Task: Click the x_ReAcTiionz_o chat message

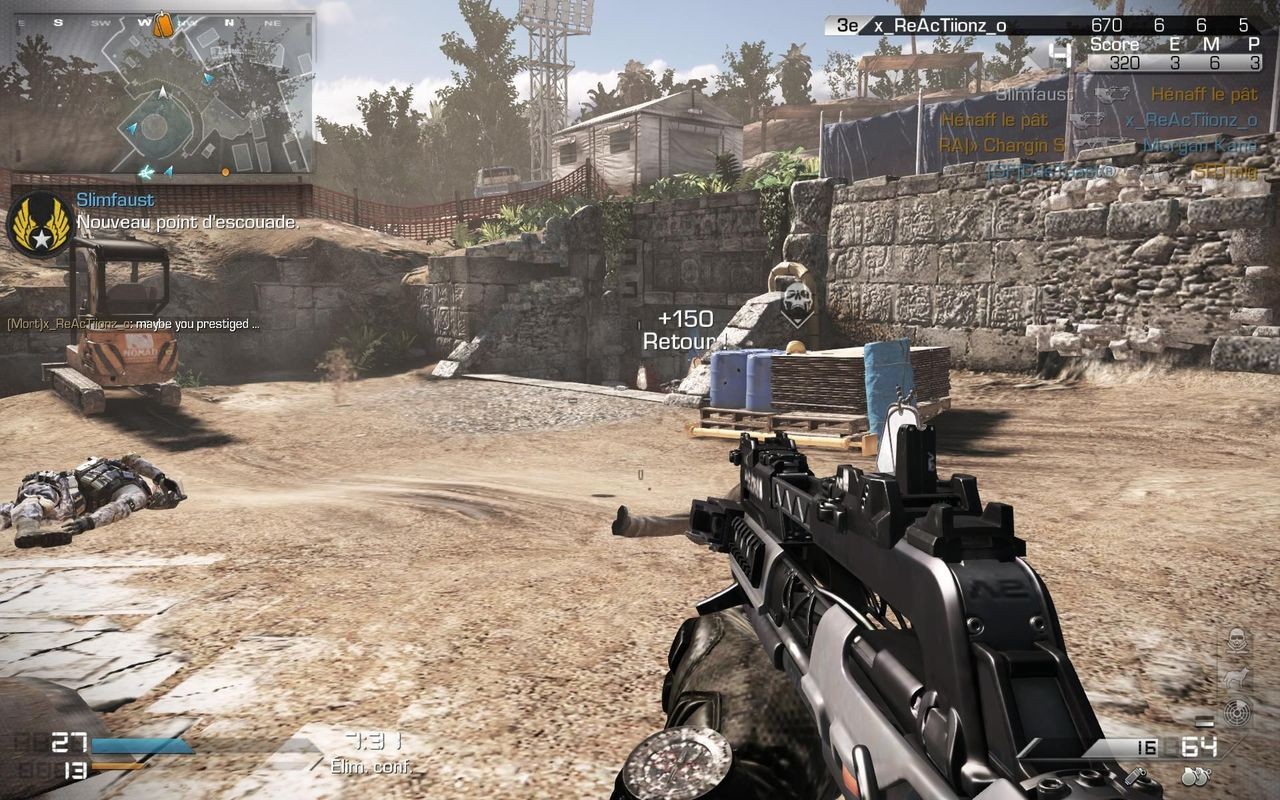Action: pyautogui.click(x=133, y=324)
